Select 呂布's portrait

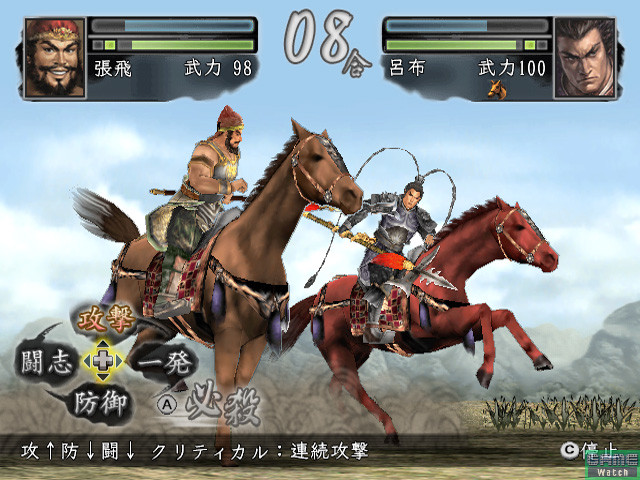point(584,57)
